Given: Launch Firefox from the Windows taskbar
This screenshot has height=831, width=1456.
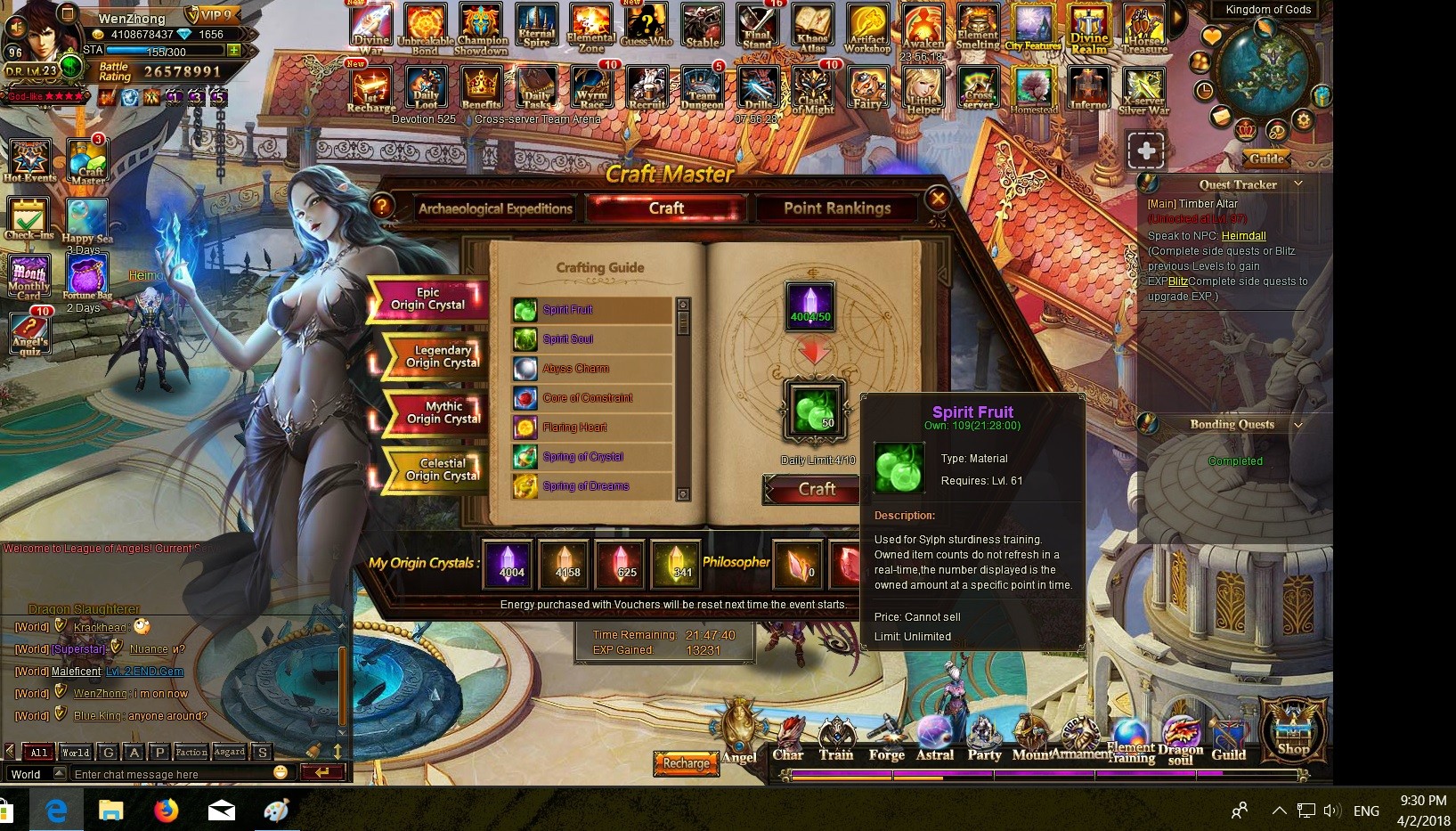Looking at the screenshot, I should [167, 810].
